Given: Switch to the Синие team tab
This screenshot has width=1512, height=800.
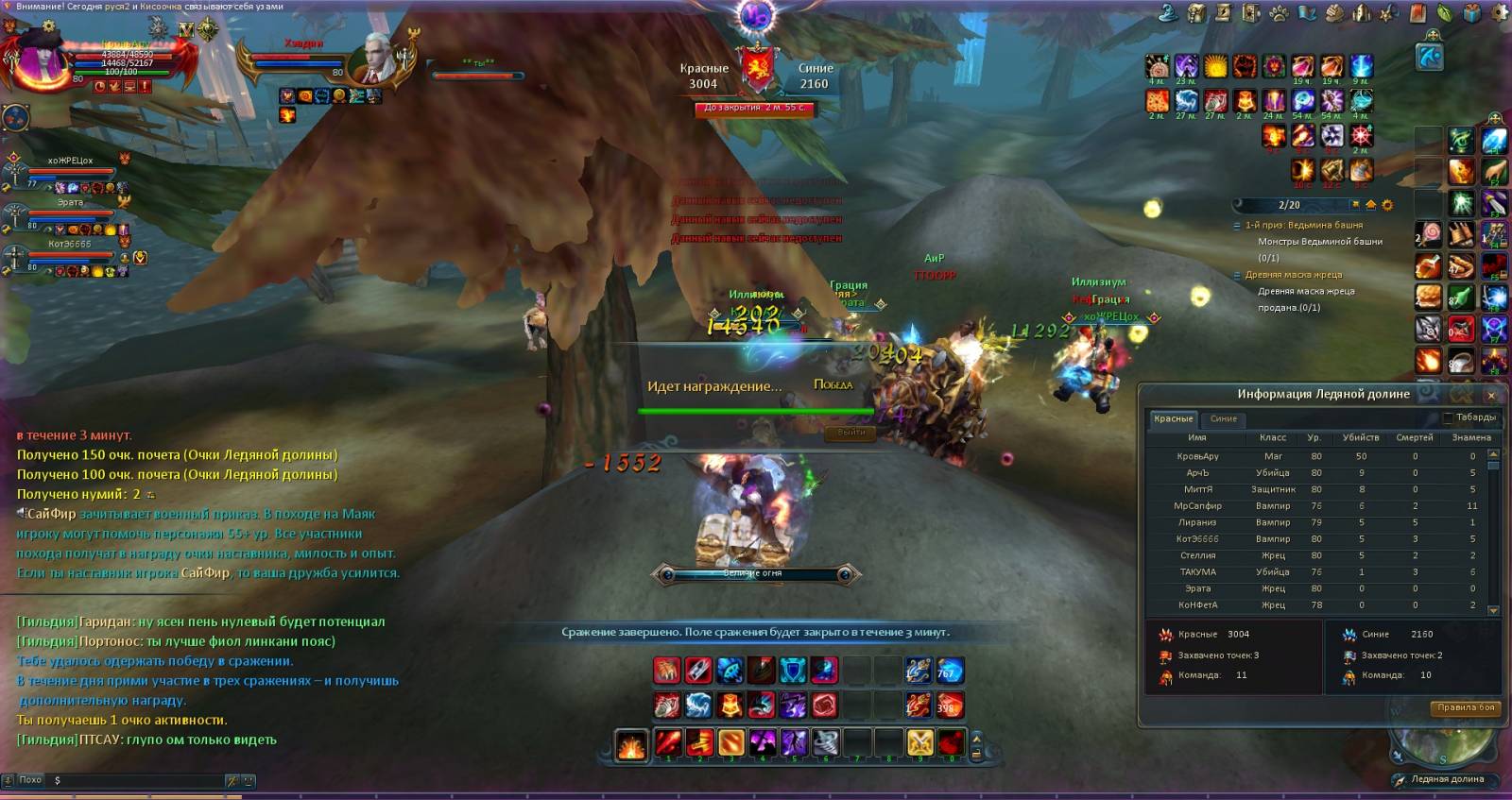Looking at the screenshot, I should coord(1224,418).
